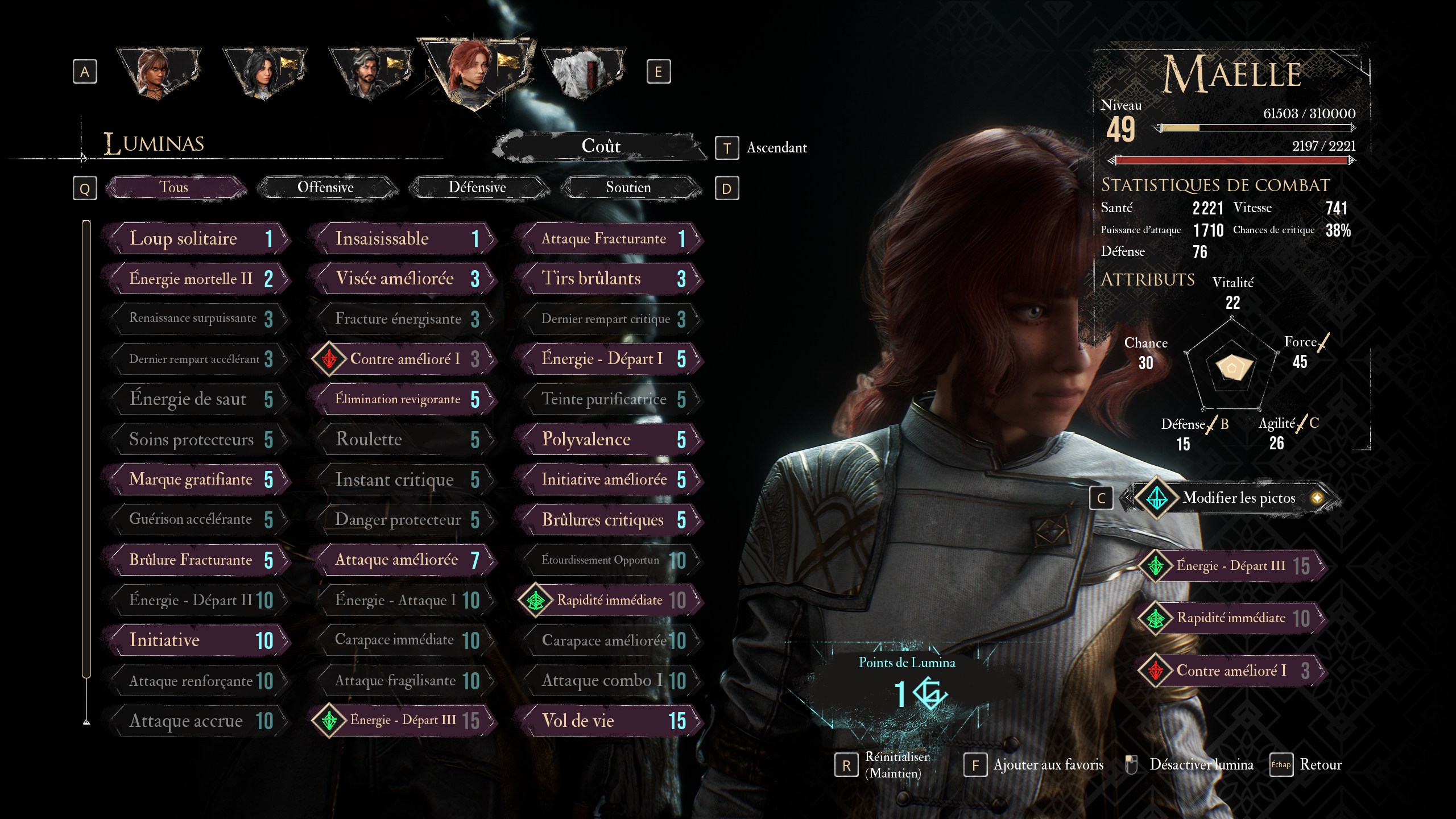Select the Tirs brûlants lumina
The height and width of the screenshot is (819, 1456).
point(610,279)
